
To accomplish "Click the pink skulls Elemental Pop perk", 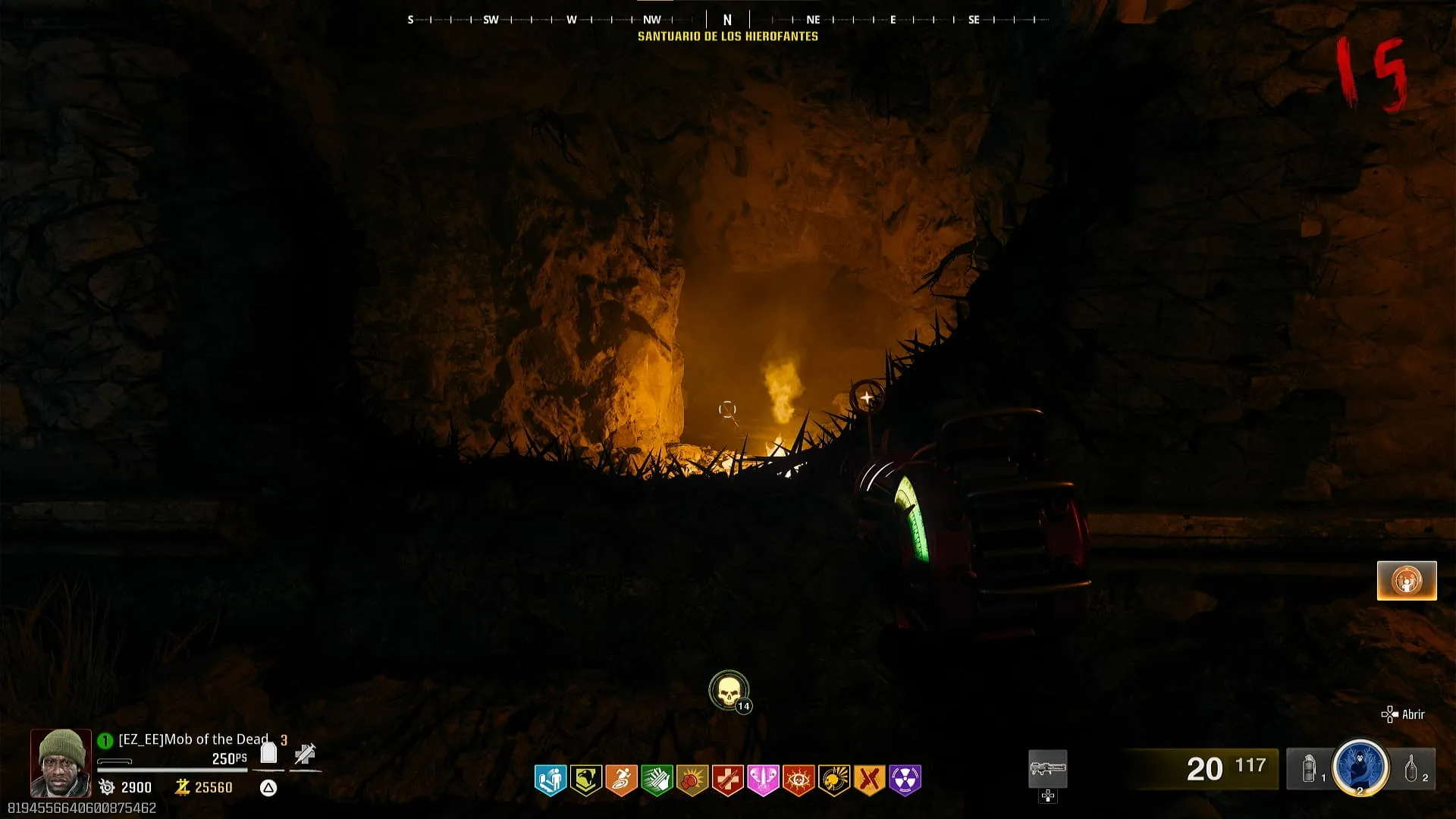I will click(x=763, y=780).
